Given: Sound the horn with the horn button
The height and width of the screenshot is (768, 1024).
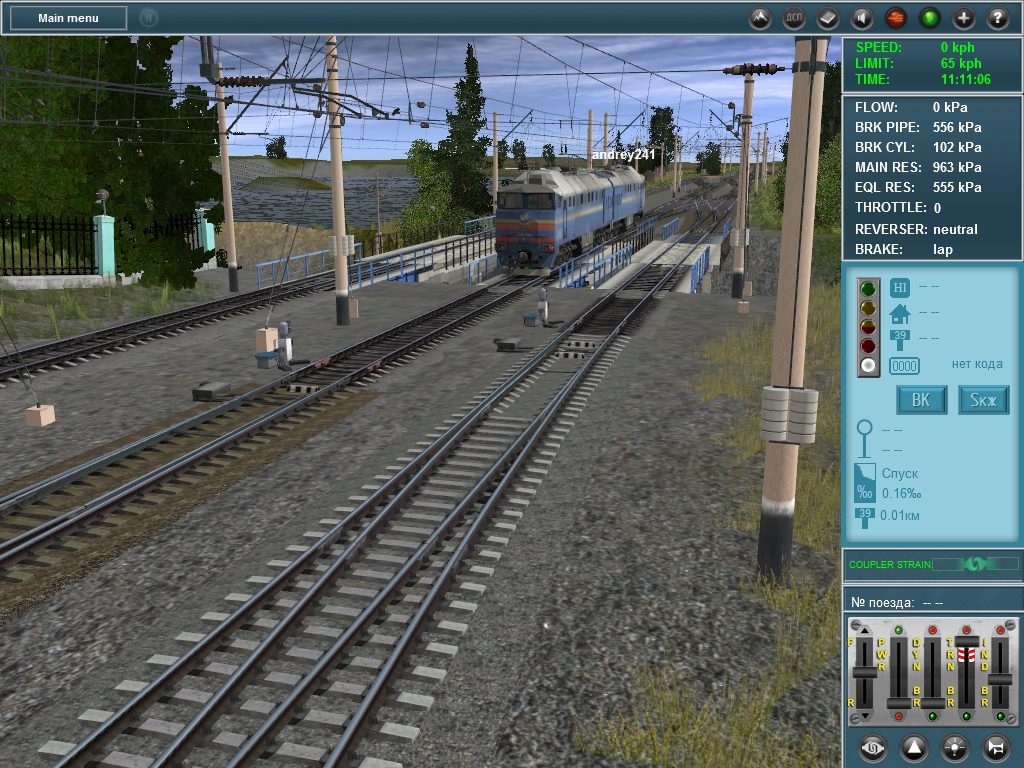Looking at the screenshot, I should 996,747.
